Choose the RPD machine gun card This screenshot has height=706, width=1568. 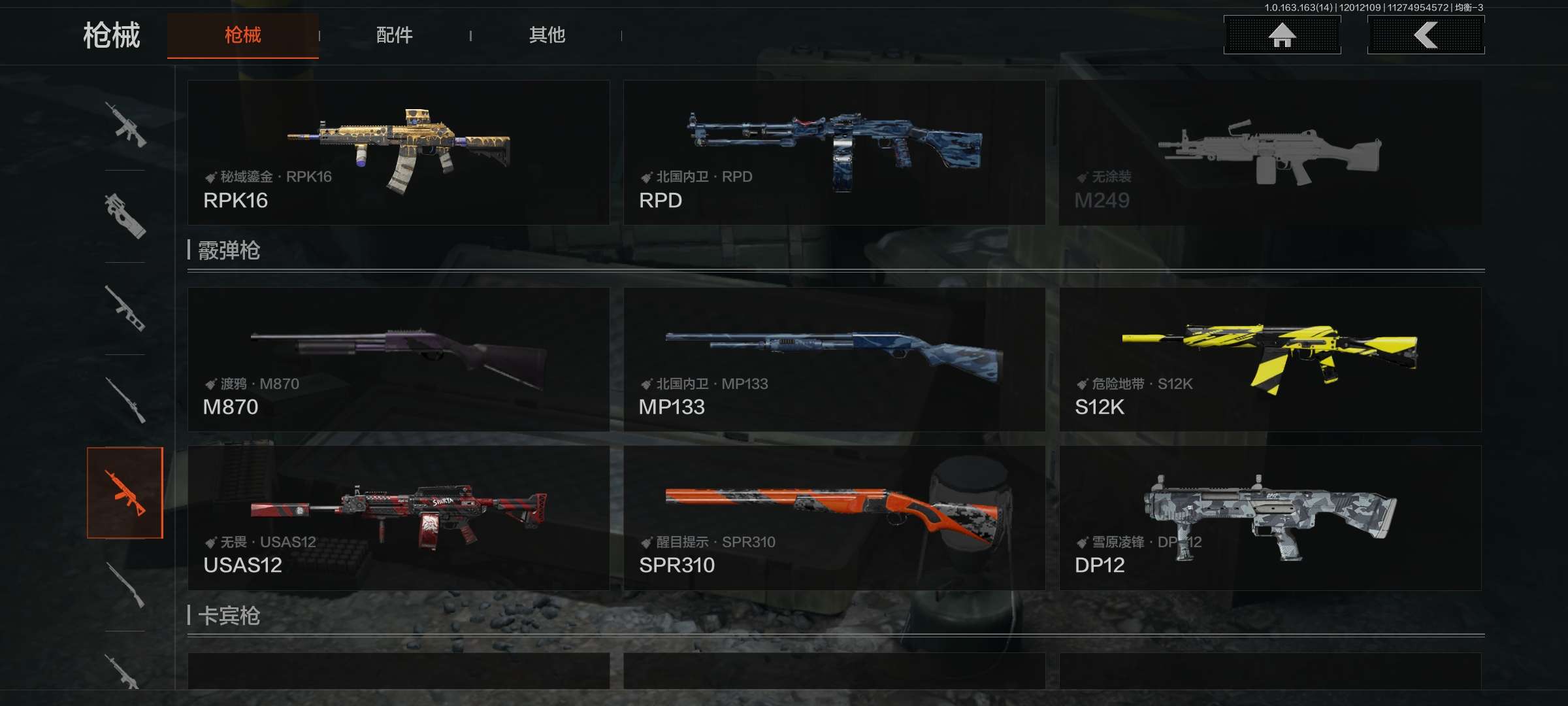point(834,152)
